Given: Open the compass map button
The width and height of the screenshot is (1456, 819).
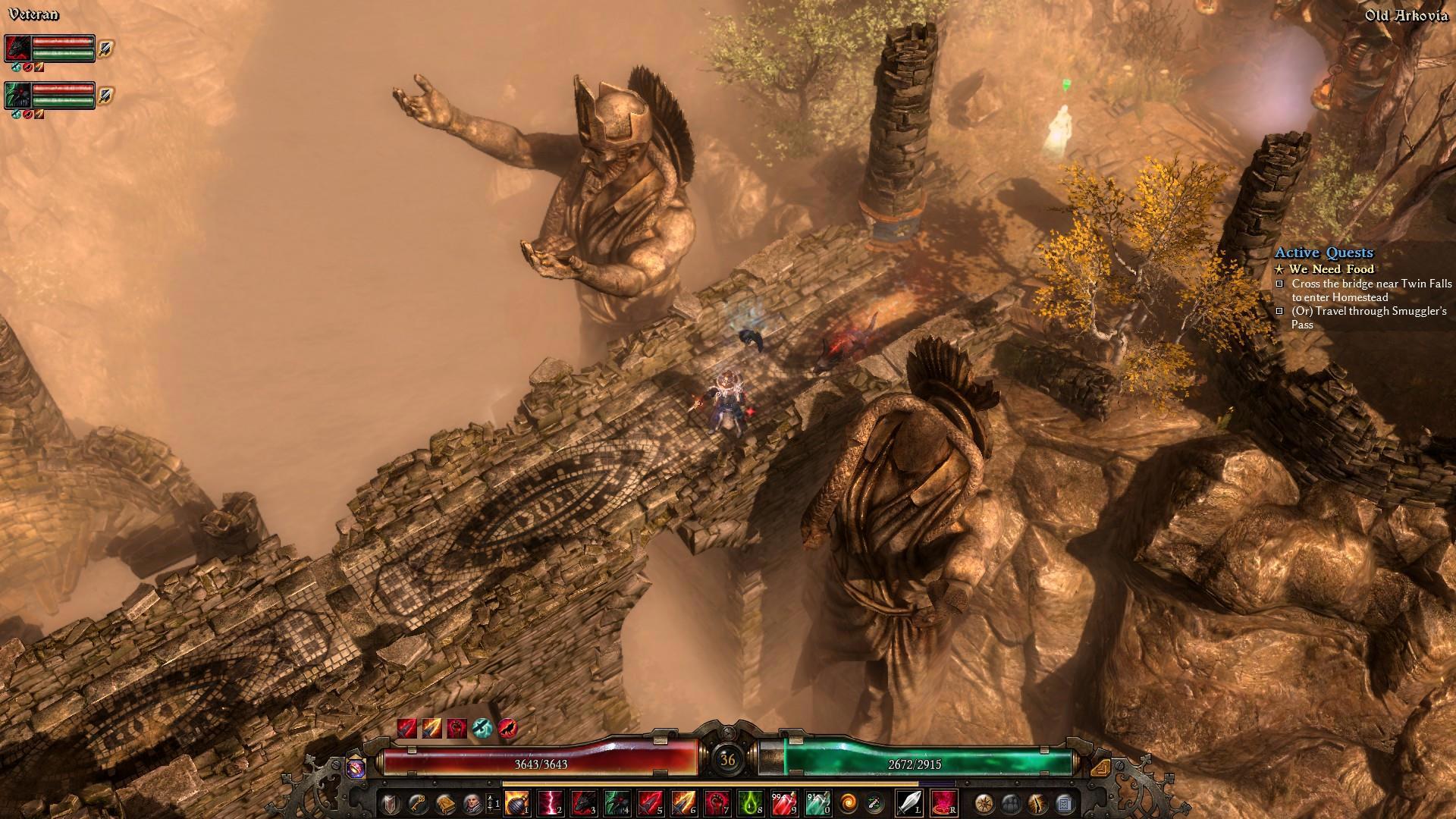Looking at the screenshot, I should coord(984,802).
